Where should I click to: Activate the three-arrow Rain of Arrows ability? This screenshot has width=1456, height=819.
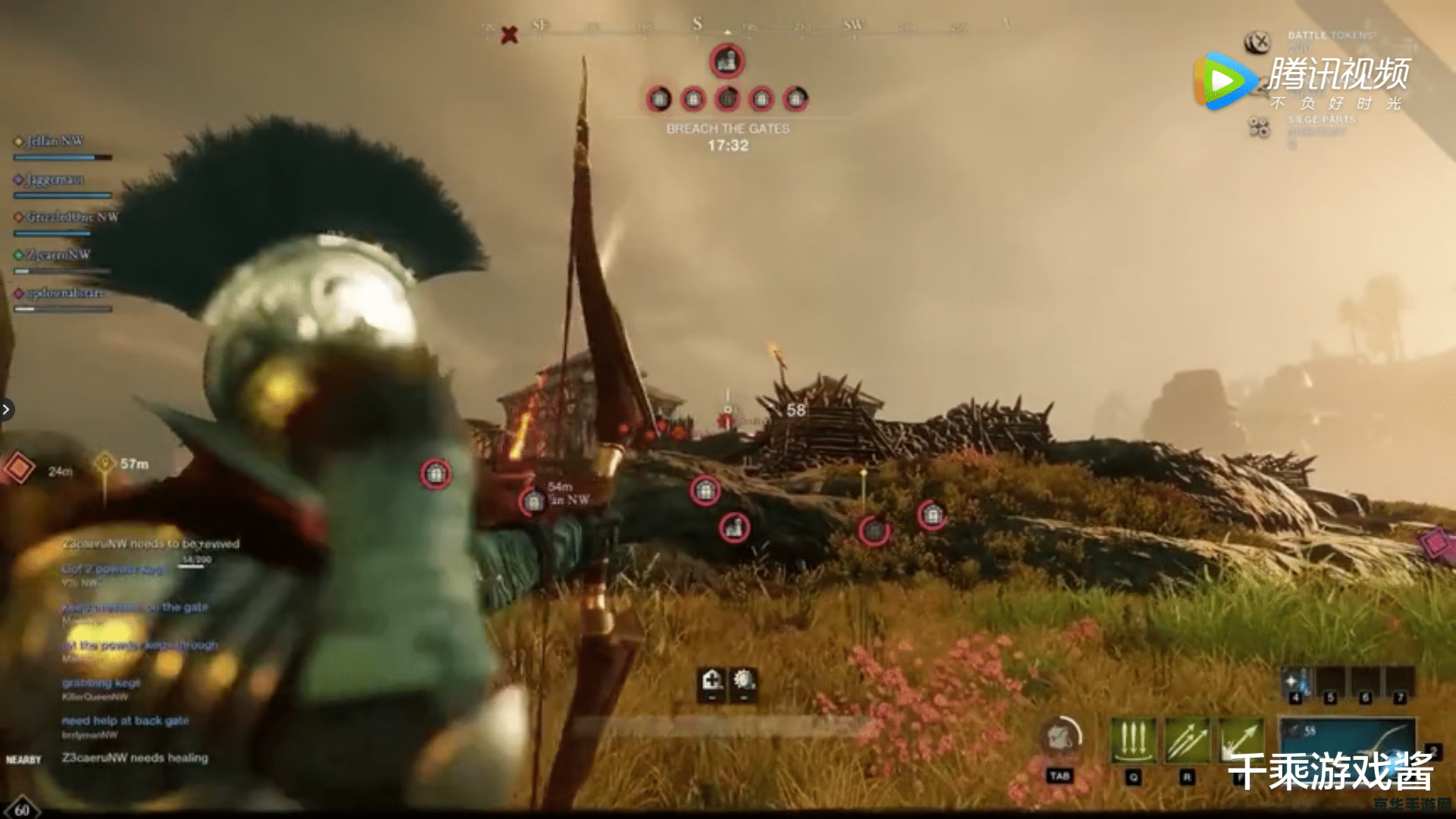coord(1134,741)
